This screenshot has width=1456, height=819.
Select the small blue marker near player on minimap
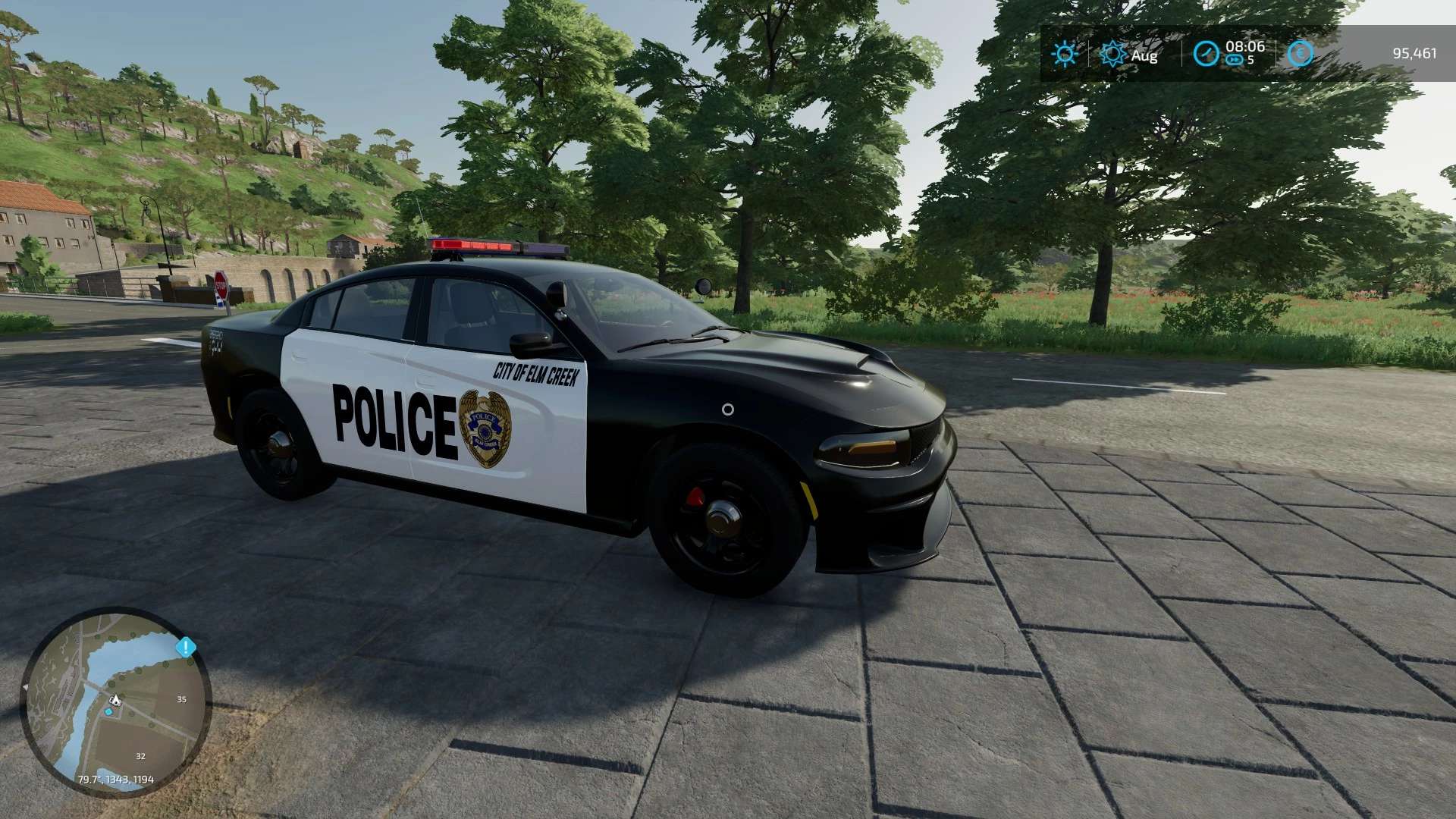[x=110, y=711]
